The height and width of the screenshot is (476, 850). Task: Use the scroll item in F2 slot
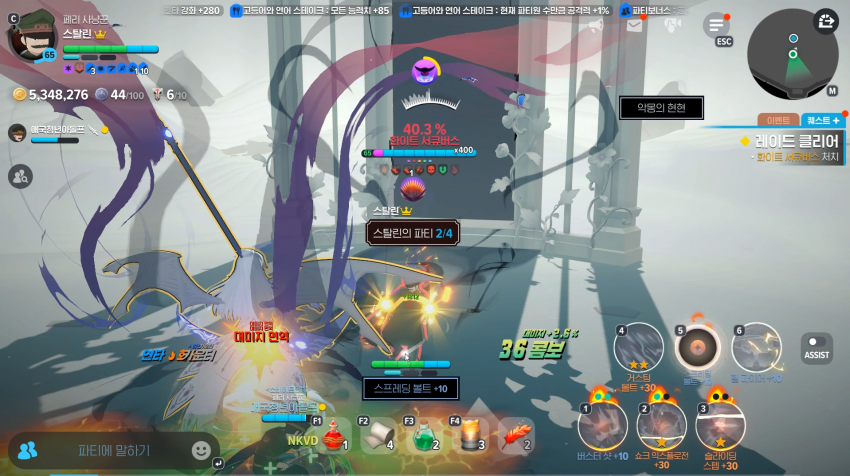377,435
